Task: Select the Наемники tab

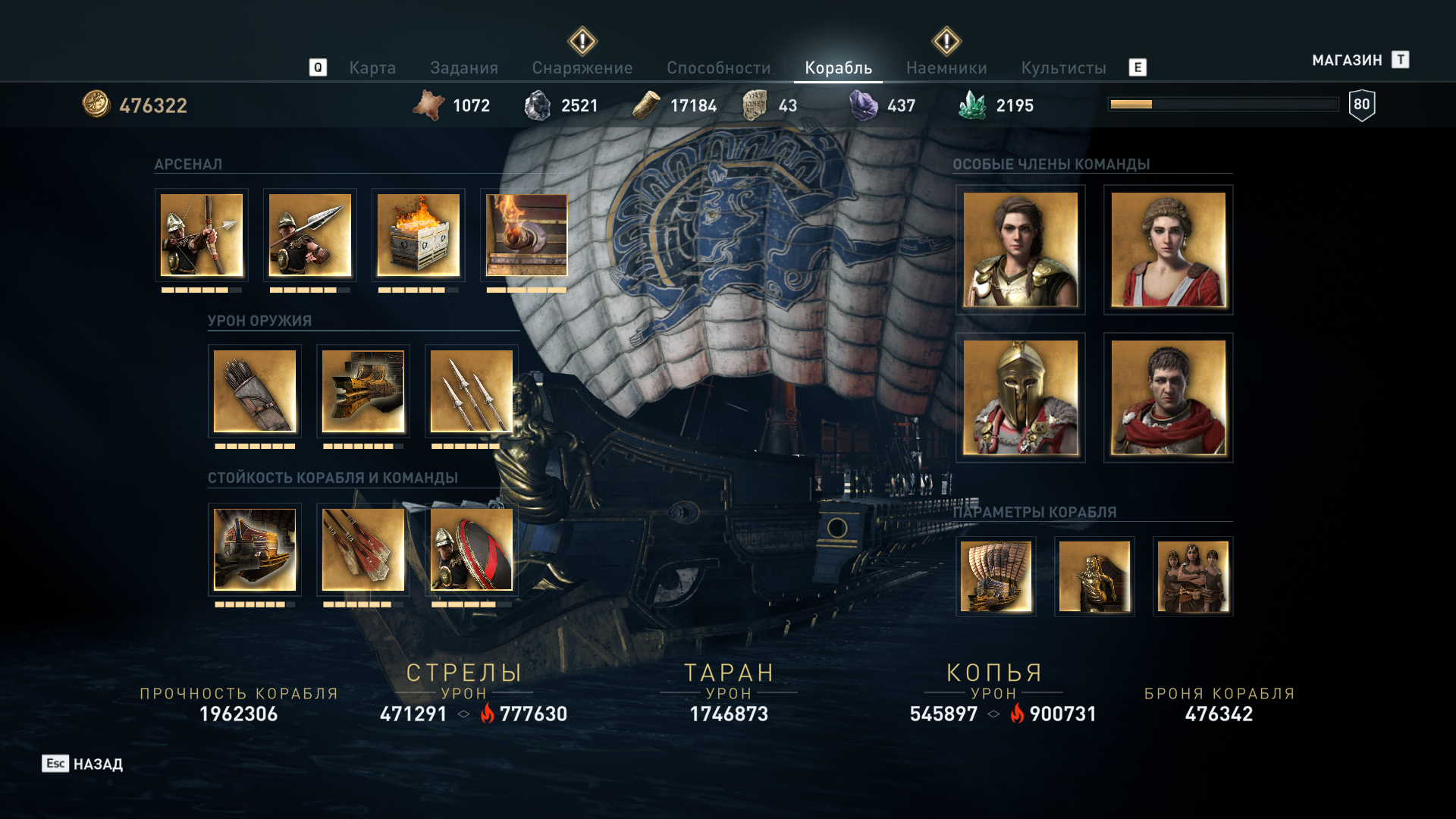Action: (946, 68)
